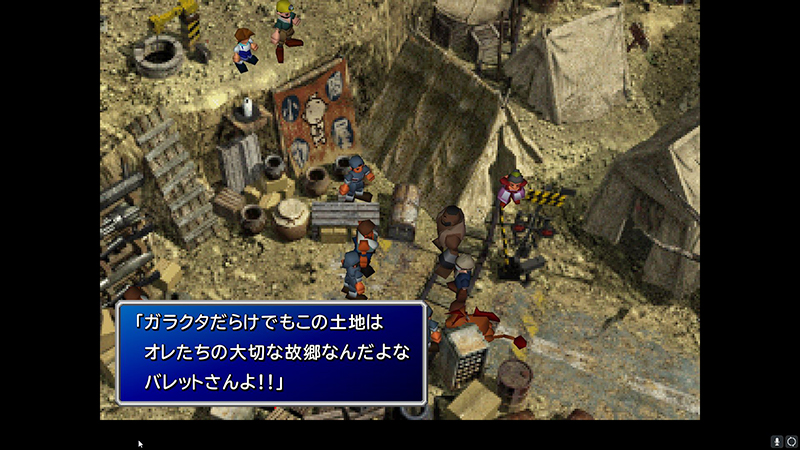Screen dimensions: 800x450
Task: Click the microphone icon in the overlay
Action: click(776, 441)
